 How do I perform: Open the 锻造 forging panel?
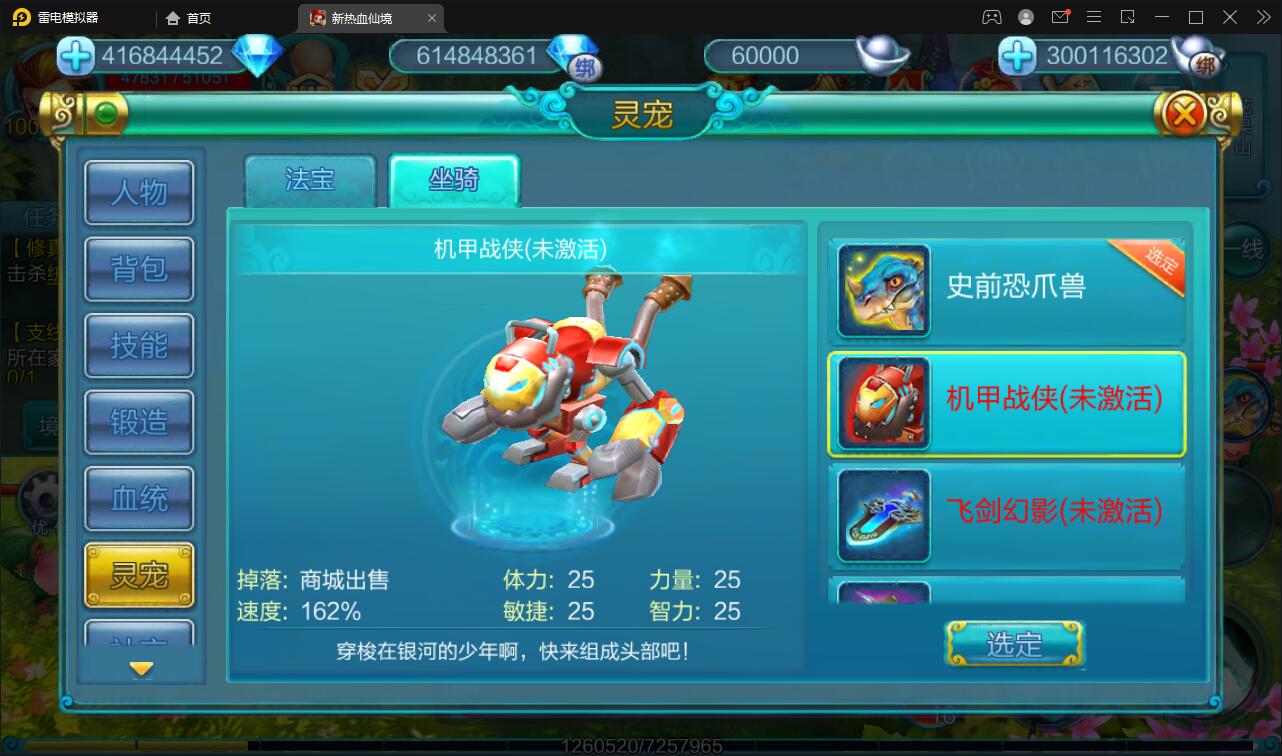pos(139,422)
